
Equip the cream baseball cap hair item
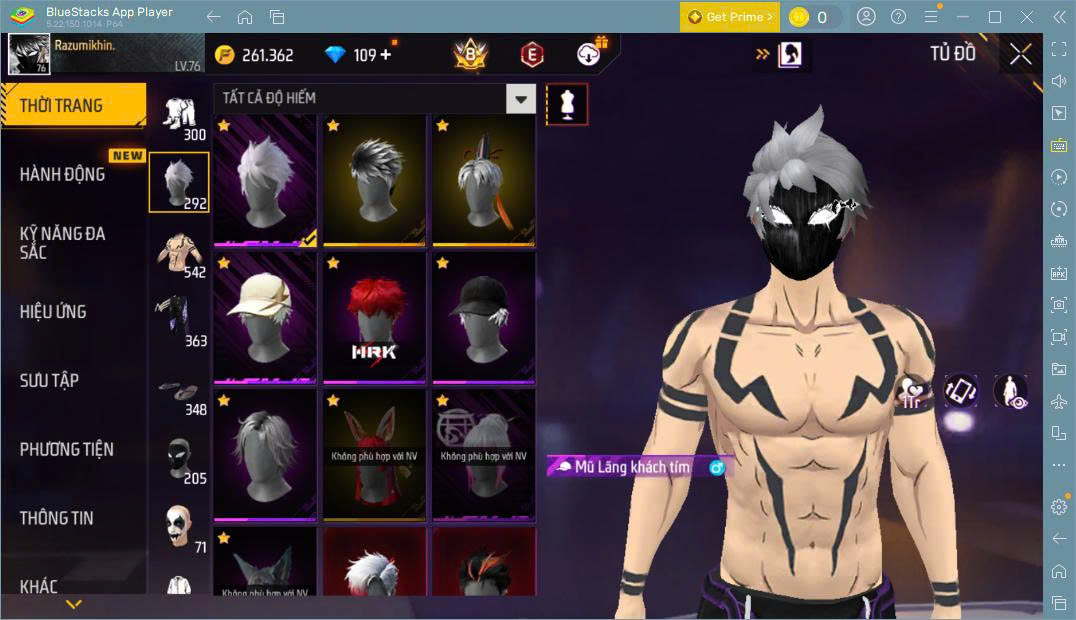pyautogui.click(x=265, y=317)
